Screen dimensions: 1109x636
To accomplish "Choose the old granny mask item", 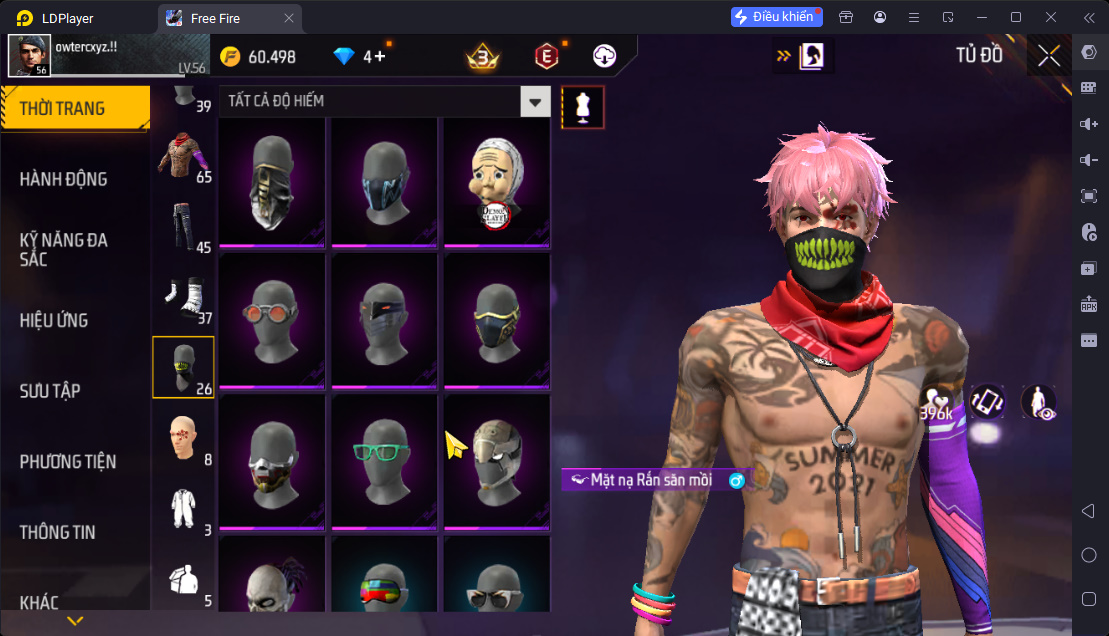I will (x=496, y=183).
